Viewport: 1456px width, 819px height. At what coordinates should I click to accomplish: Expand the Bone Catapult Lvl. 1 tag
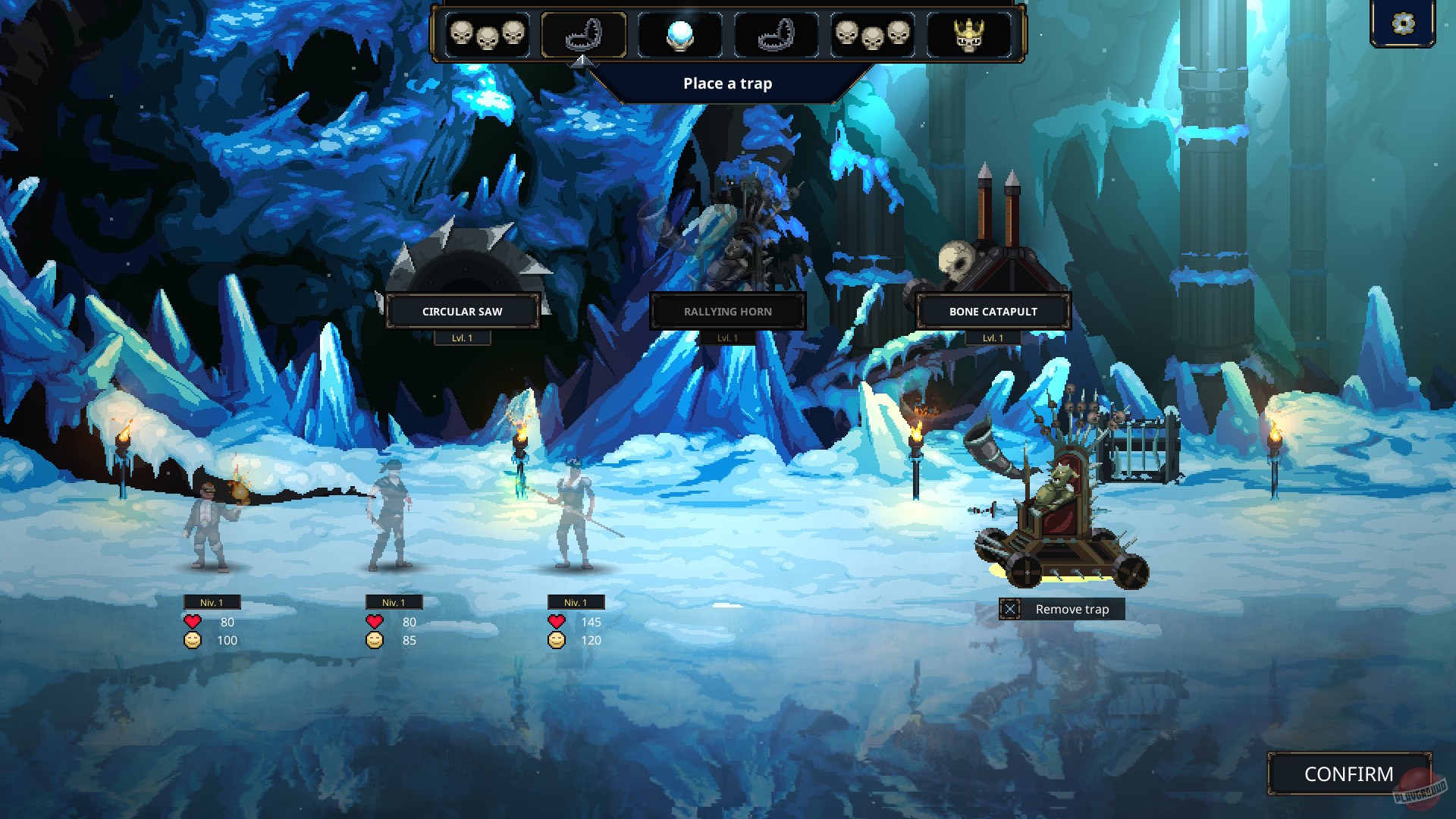[993, 336]
